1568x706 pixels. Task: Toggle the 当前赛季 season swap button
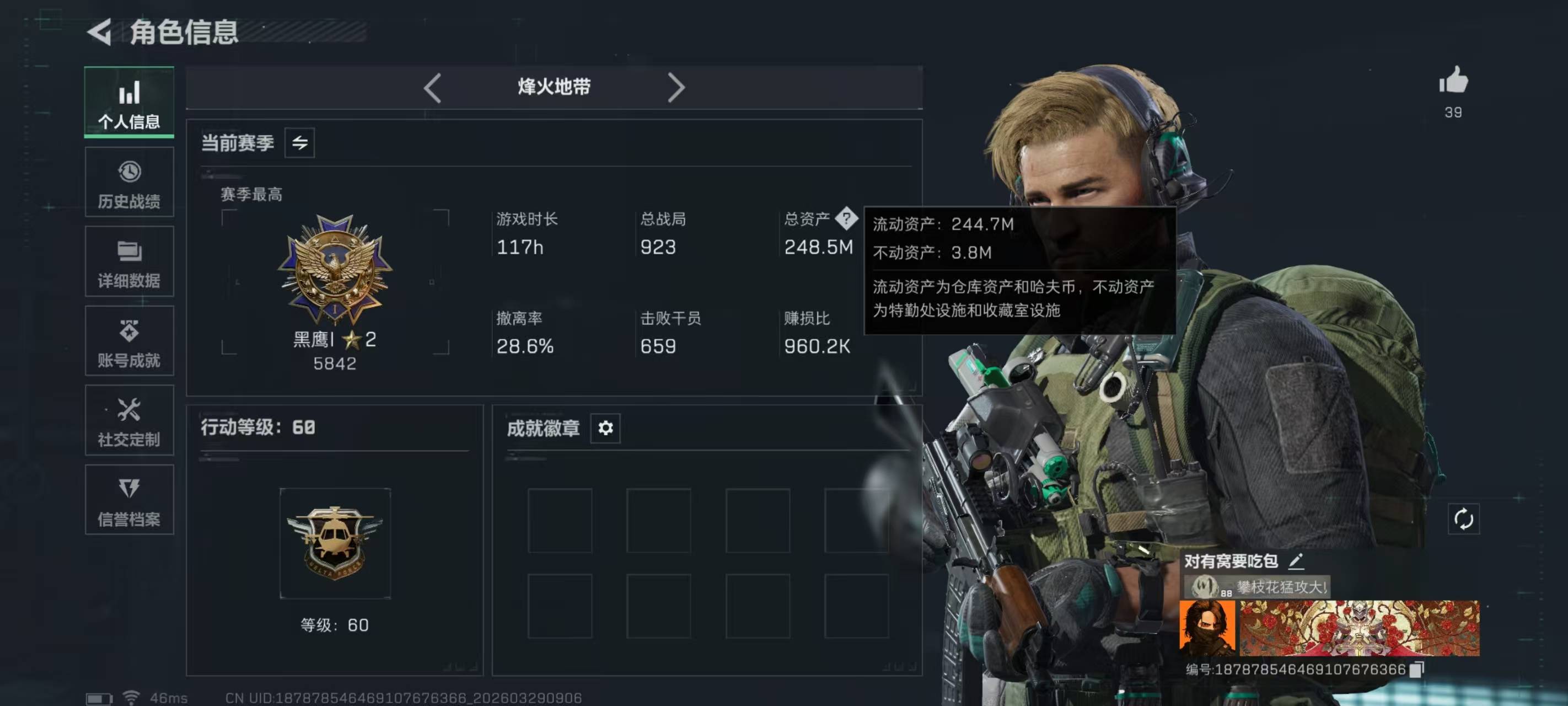click(x=299, y=143)
